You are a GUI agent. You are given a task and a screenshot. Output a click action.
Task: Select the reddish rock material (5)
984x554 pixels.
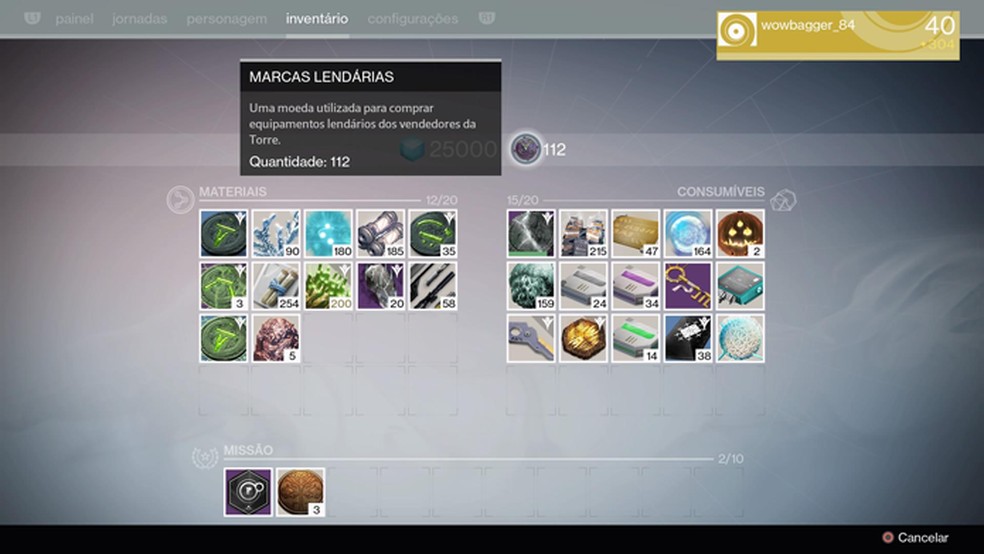coord(276,338)
